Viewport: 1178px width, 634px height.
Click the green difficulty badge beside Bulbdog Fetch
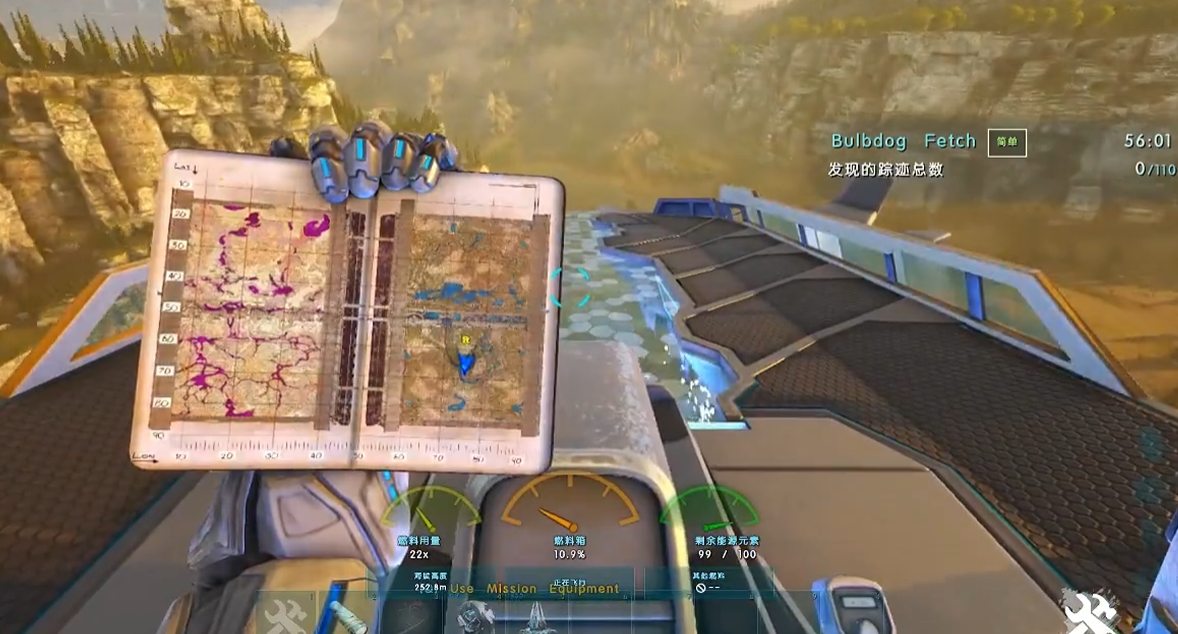1006,142
